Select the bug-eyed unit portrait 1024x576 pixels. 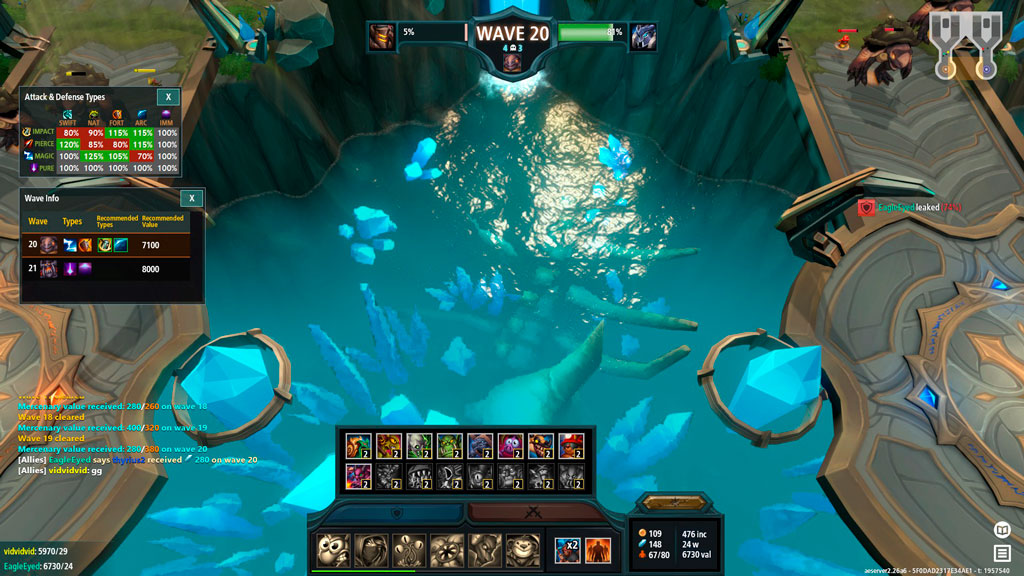coord(332,550)
